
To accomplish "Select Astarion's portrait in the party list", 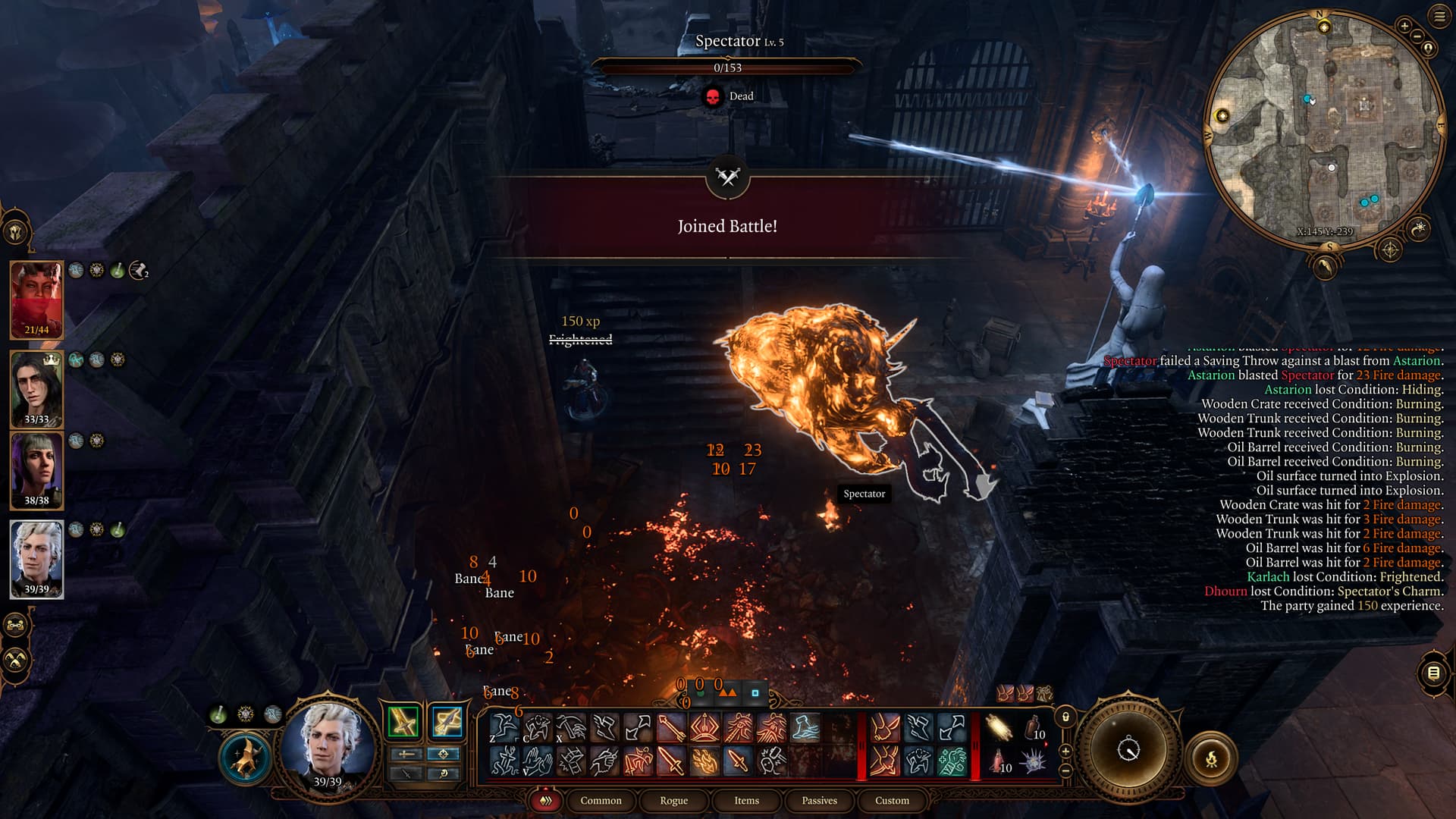I will click(36, 559).
